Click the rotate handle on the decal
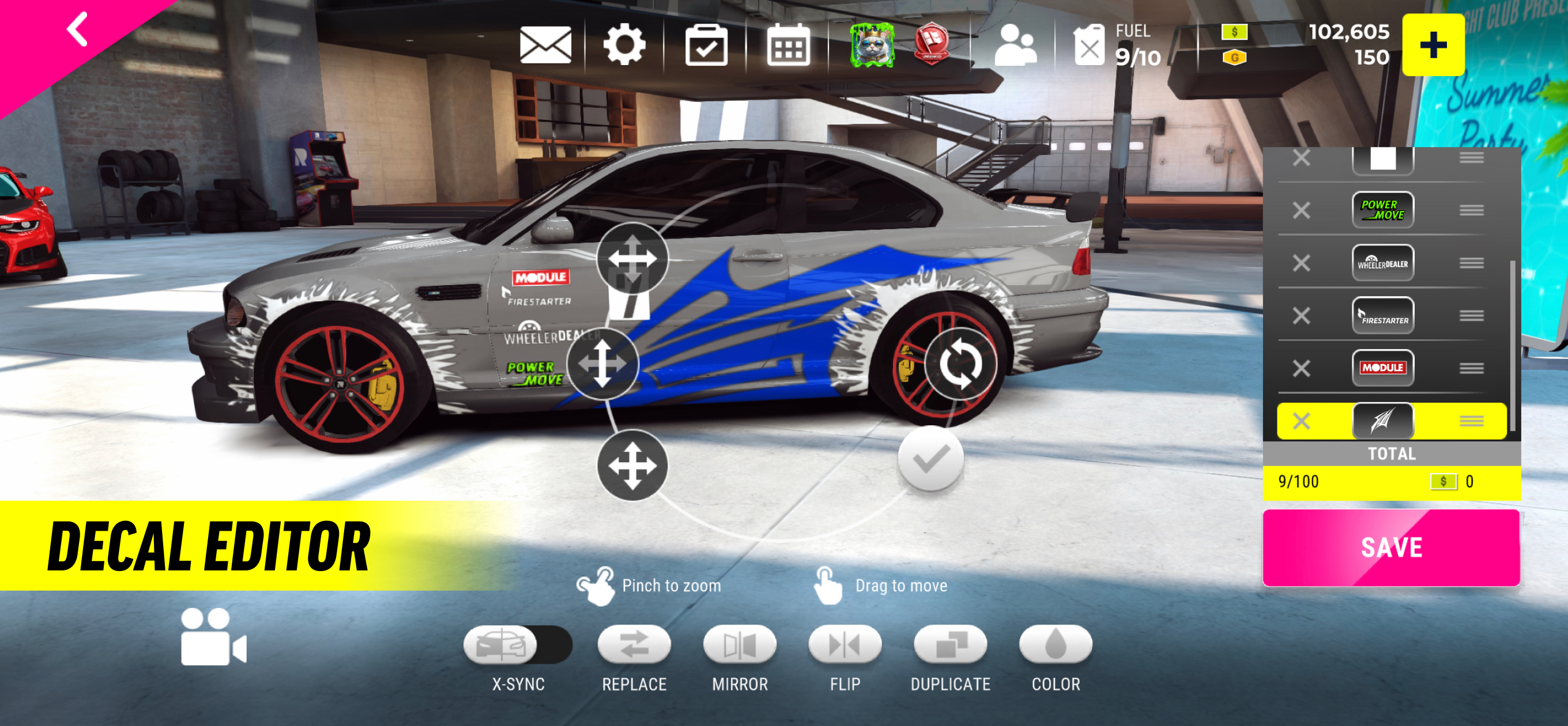Viewport: 1568px width, 726px height. (959, 362)
